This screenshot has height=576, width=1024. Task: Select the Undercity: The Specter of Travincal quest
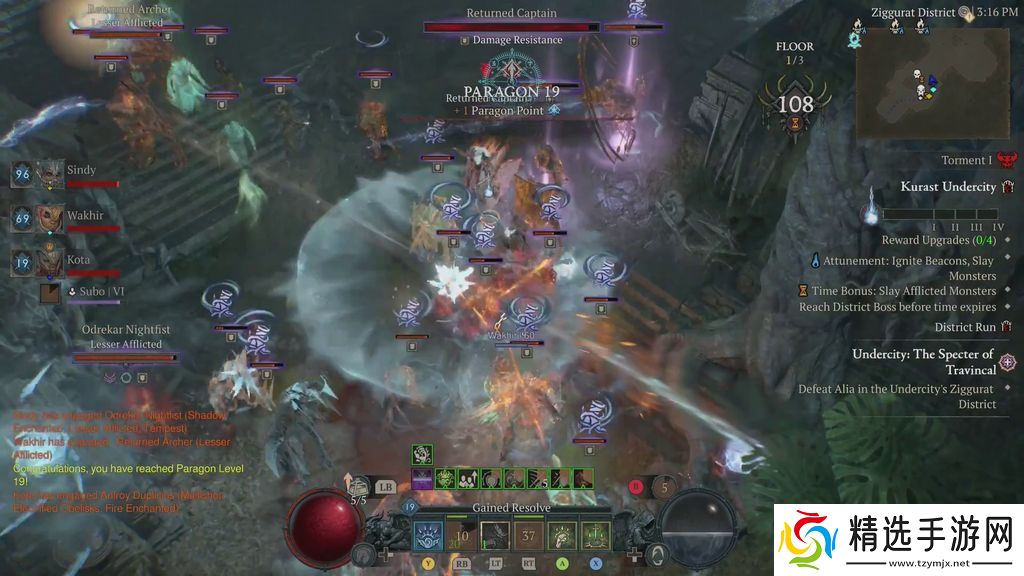[x=922, y=361]
